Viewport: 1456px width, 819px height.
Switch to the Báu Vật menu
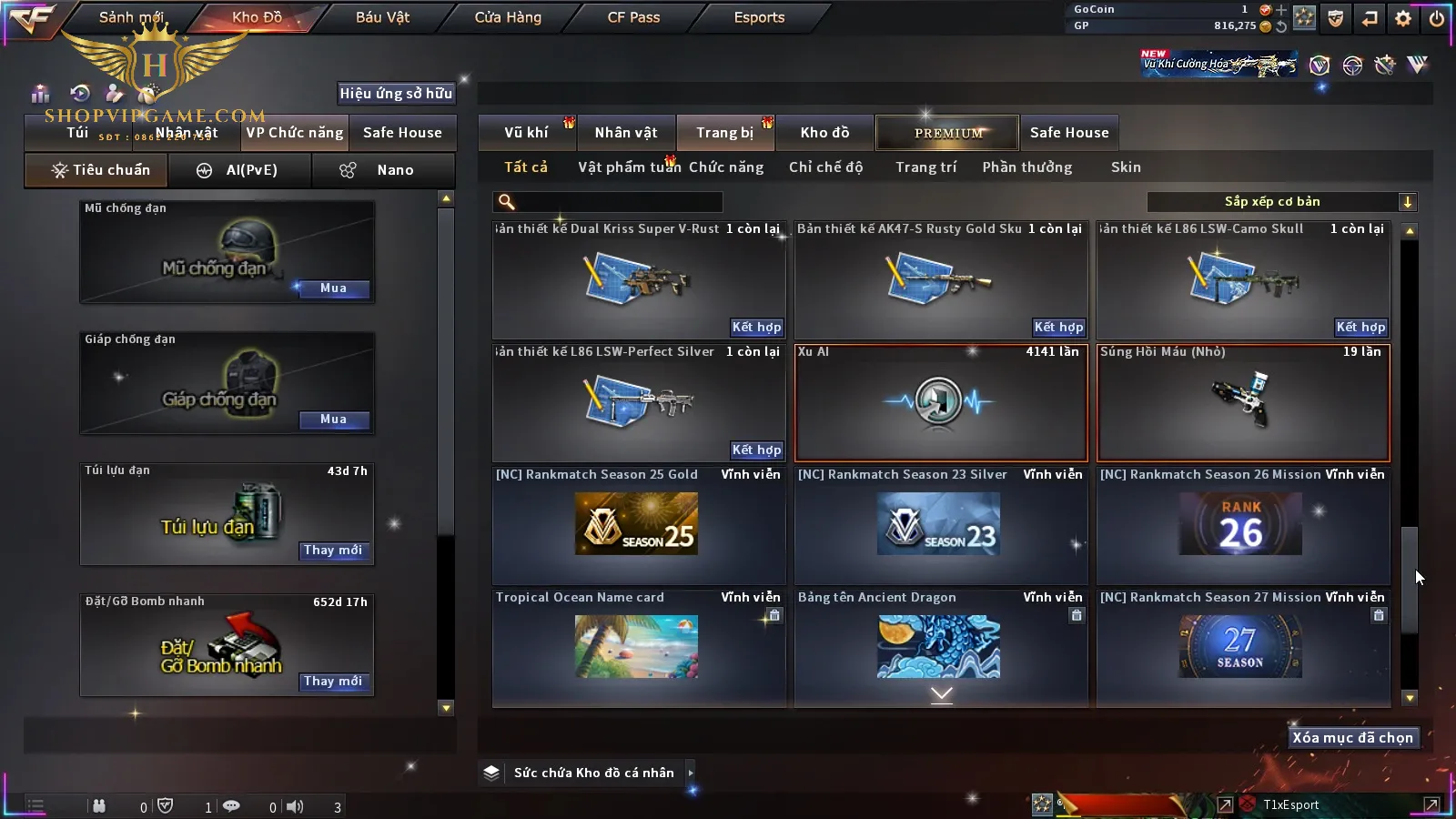(382, 17)
